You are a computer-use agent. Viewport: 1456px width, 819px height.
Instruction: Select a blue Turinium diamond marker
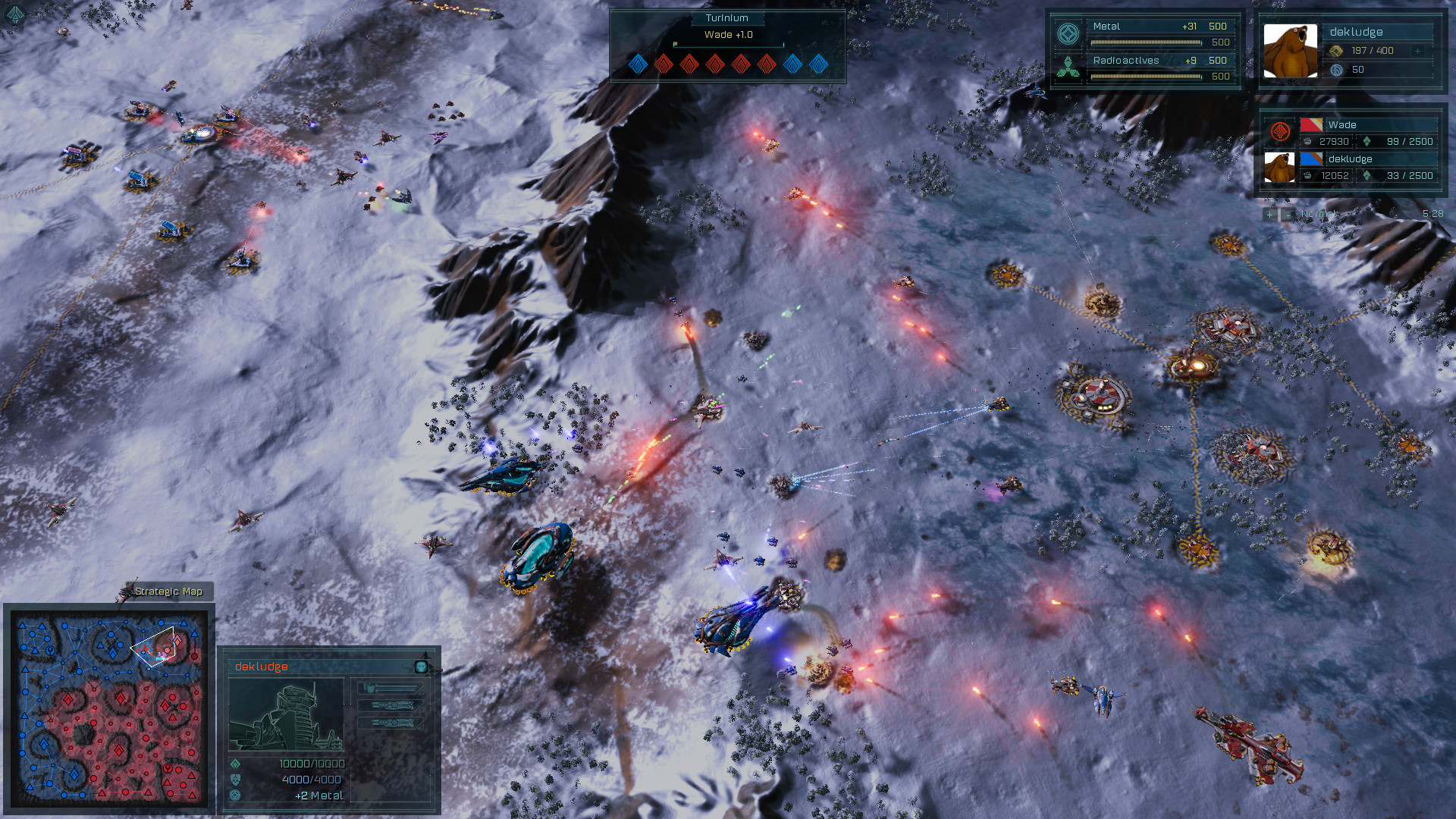pyautogui.click(x=638, y=65)
